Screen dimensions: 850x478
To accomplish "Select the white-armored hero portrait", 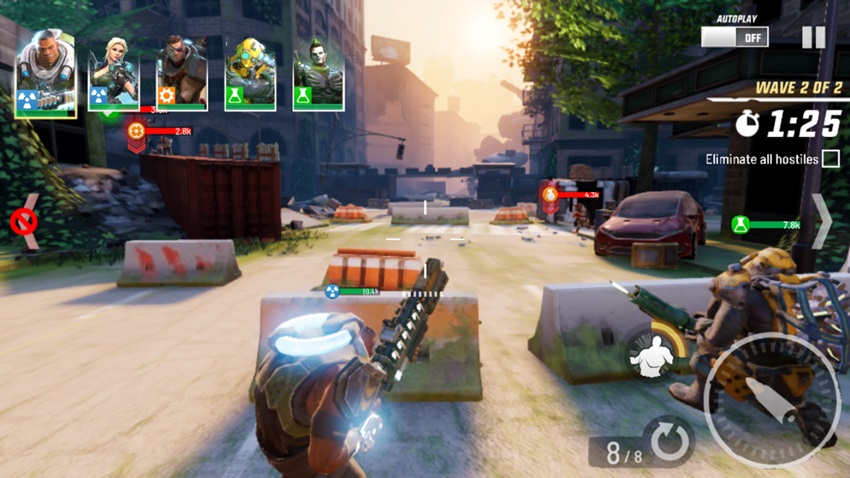I will 45,74.
